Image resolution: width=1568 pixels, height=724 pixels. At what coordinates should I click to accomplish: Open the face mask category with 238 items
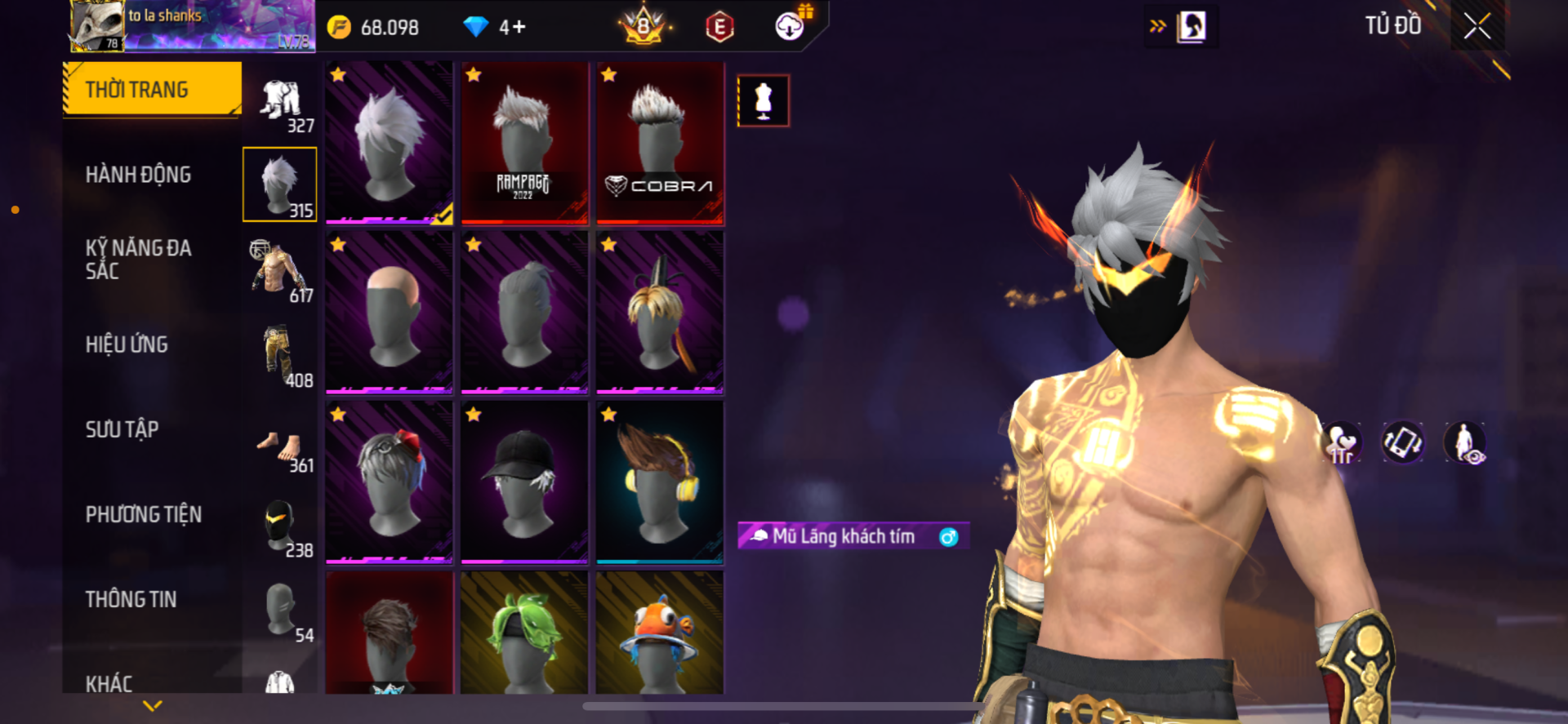pyautogui.click(x=280, y=527)
